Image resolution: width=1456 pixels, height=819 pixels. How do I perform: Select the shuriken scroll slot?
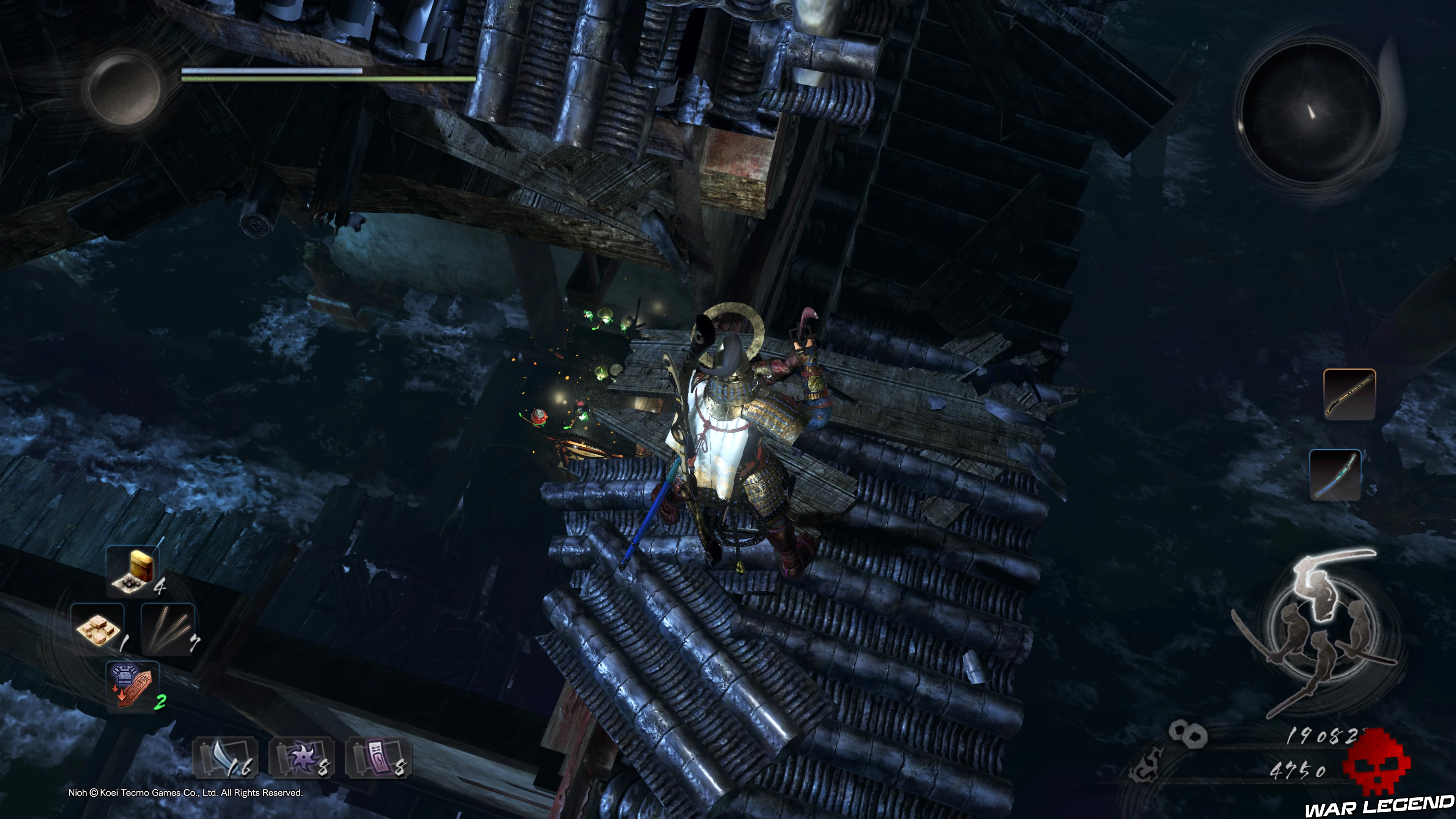coord(301,758)
